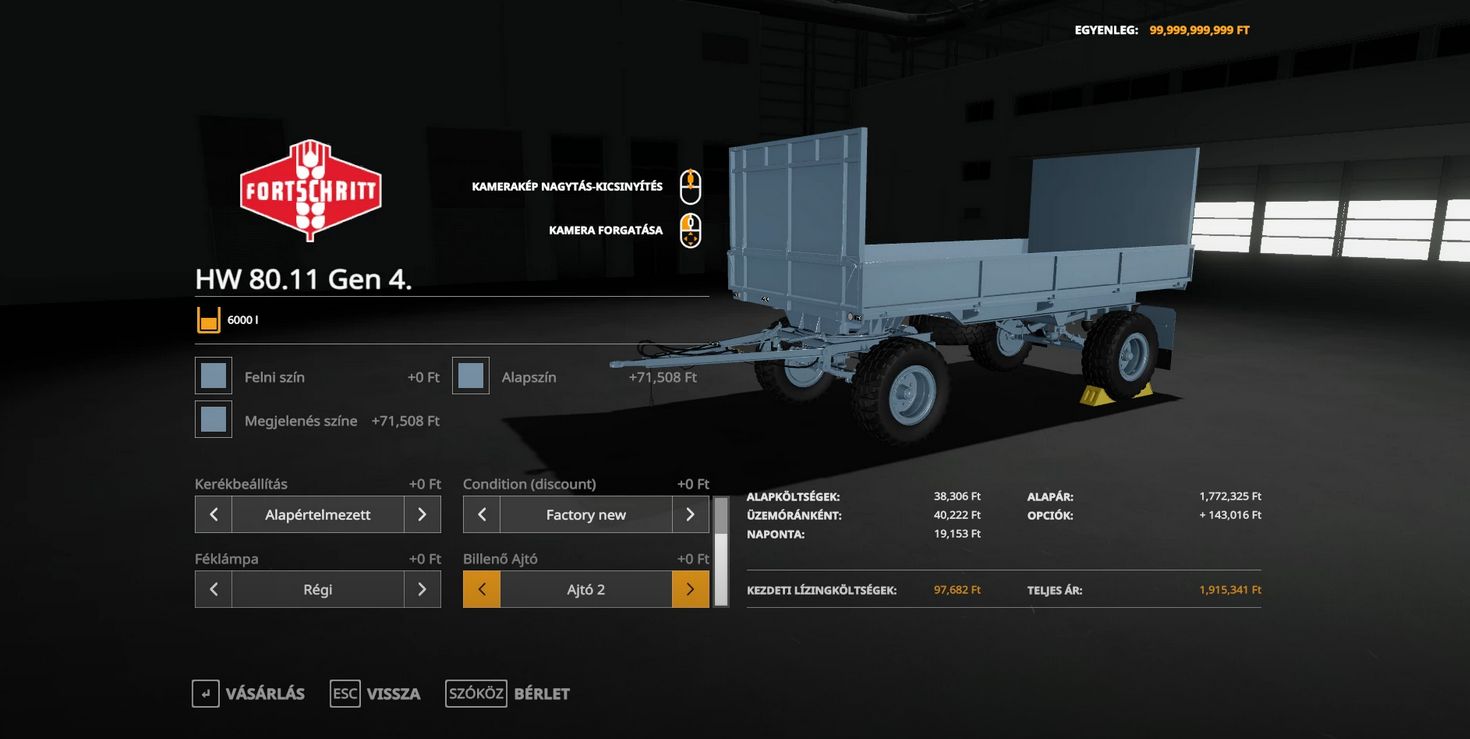Image resolution: width=1470 pixels, height=739 pixels.
Task: Go to previous Billenő Ajtó choice
Action: (482, 590)
